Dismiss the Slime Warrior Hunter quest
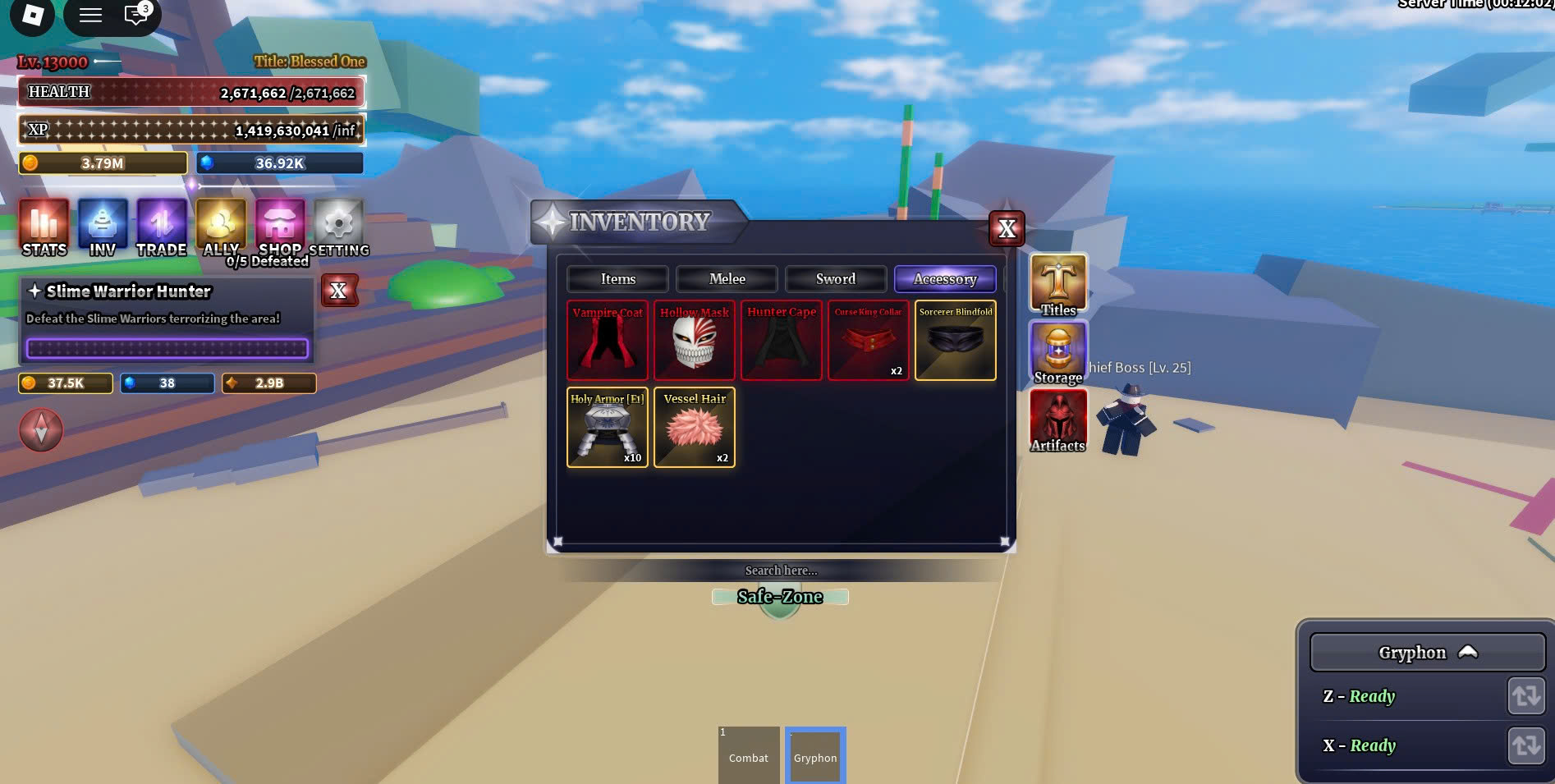Screen dimensions: 1555x784 click(338, 291)
